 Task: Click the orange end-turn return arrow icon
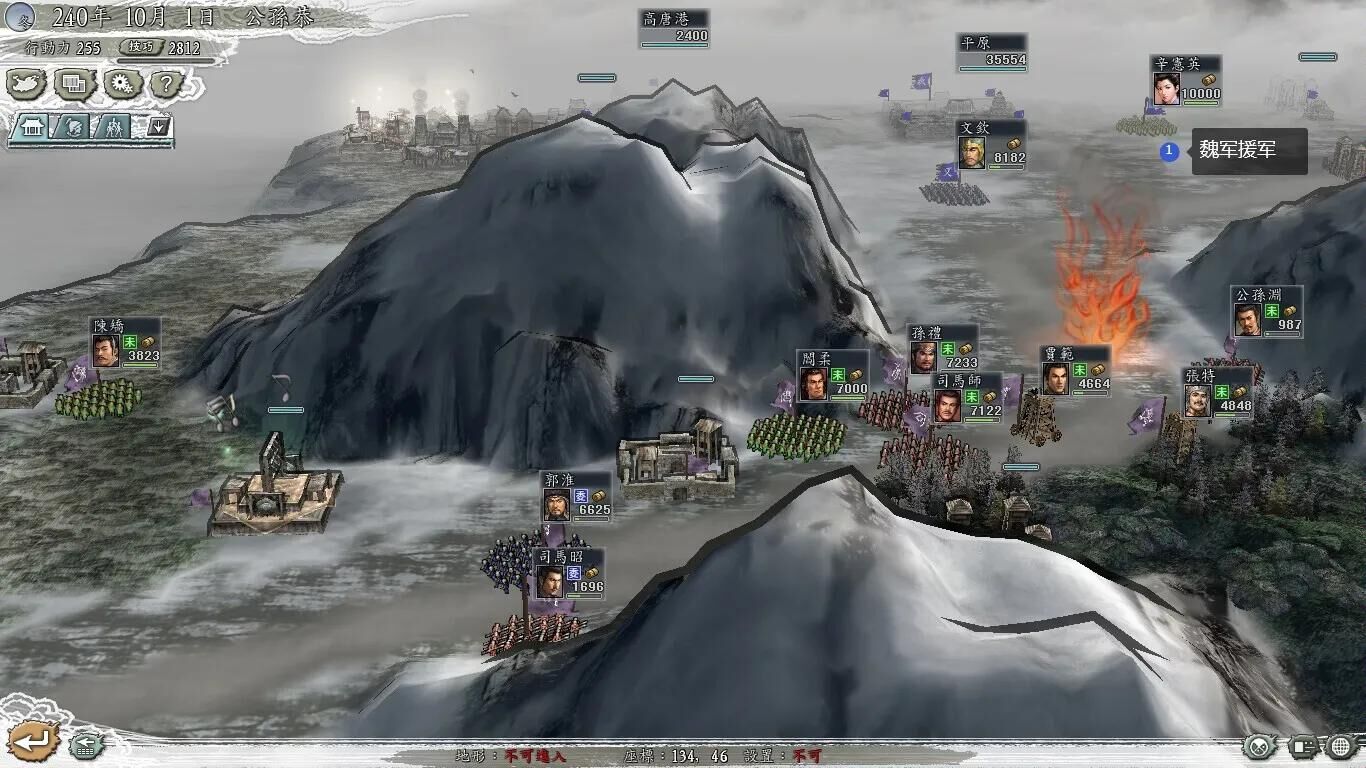click(33, 741)
